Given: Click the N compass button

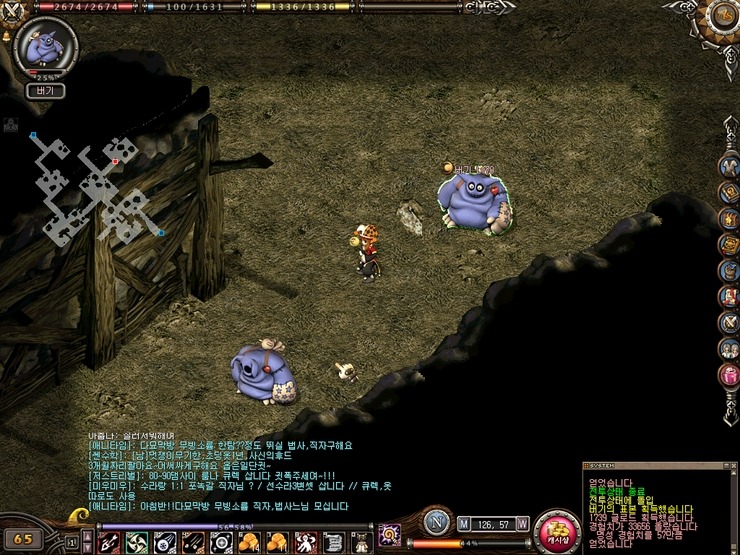Looking at the screenshot, I should (434, 521).
